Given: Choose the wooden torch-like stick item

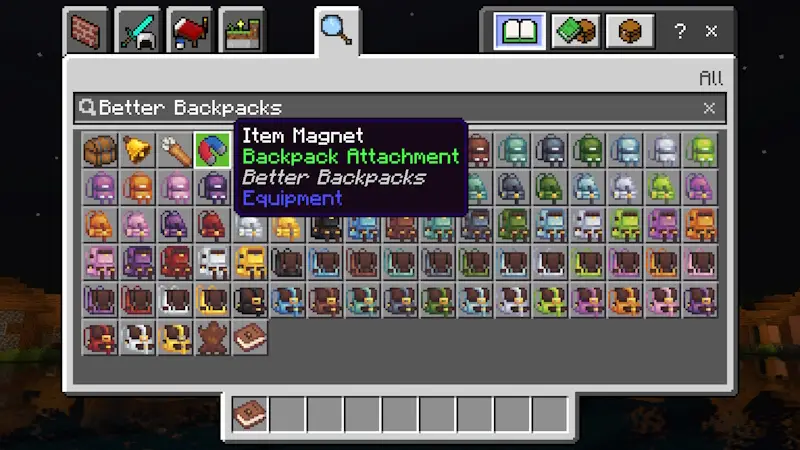Looking at the screenshot, I should (x=175, y=150).
